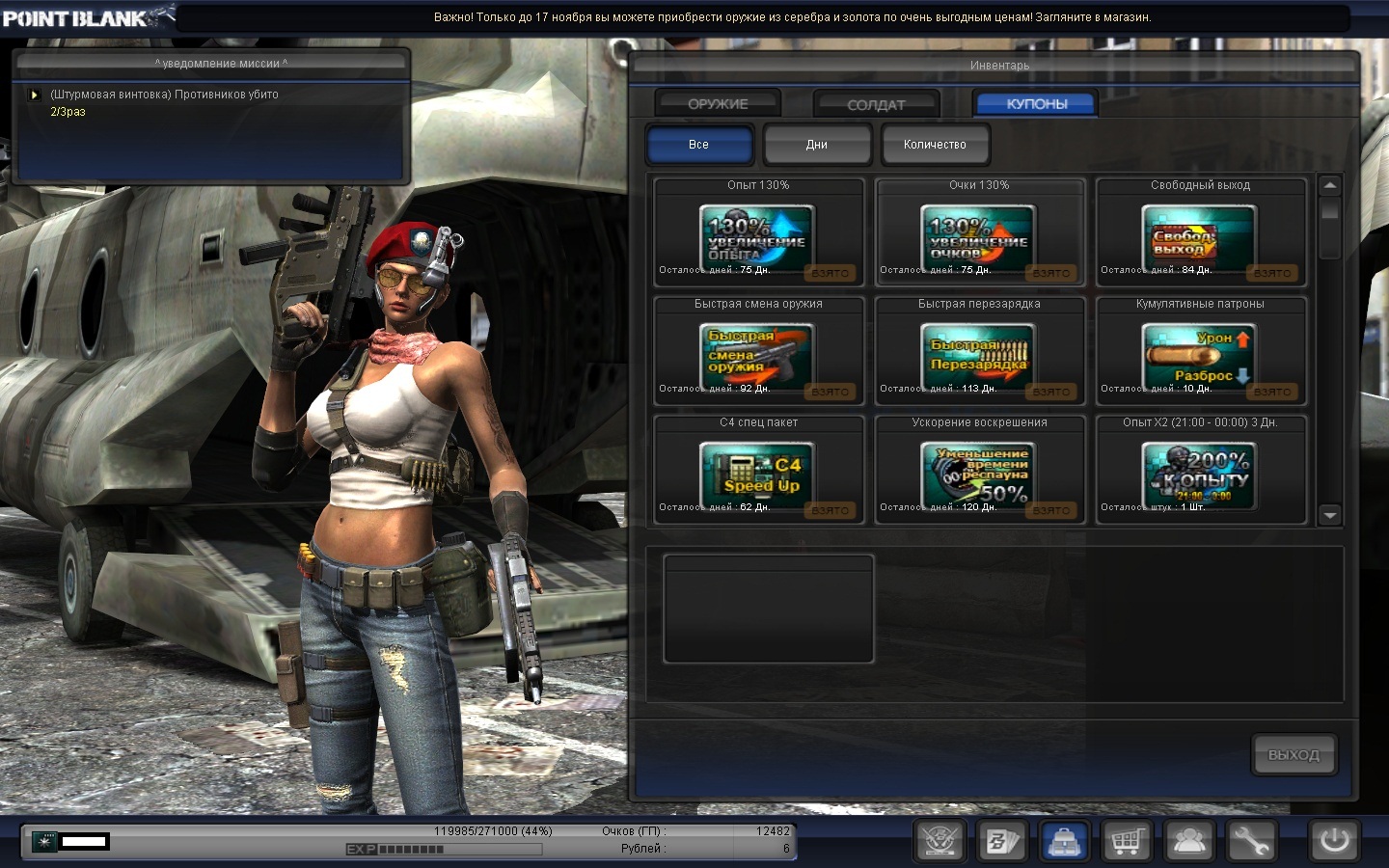The height and width of the screenshot is (868, 1389).
Task: Choose the Очки 130% coupon
Action: (x=979, y=235)
